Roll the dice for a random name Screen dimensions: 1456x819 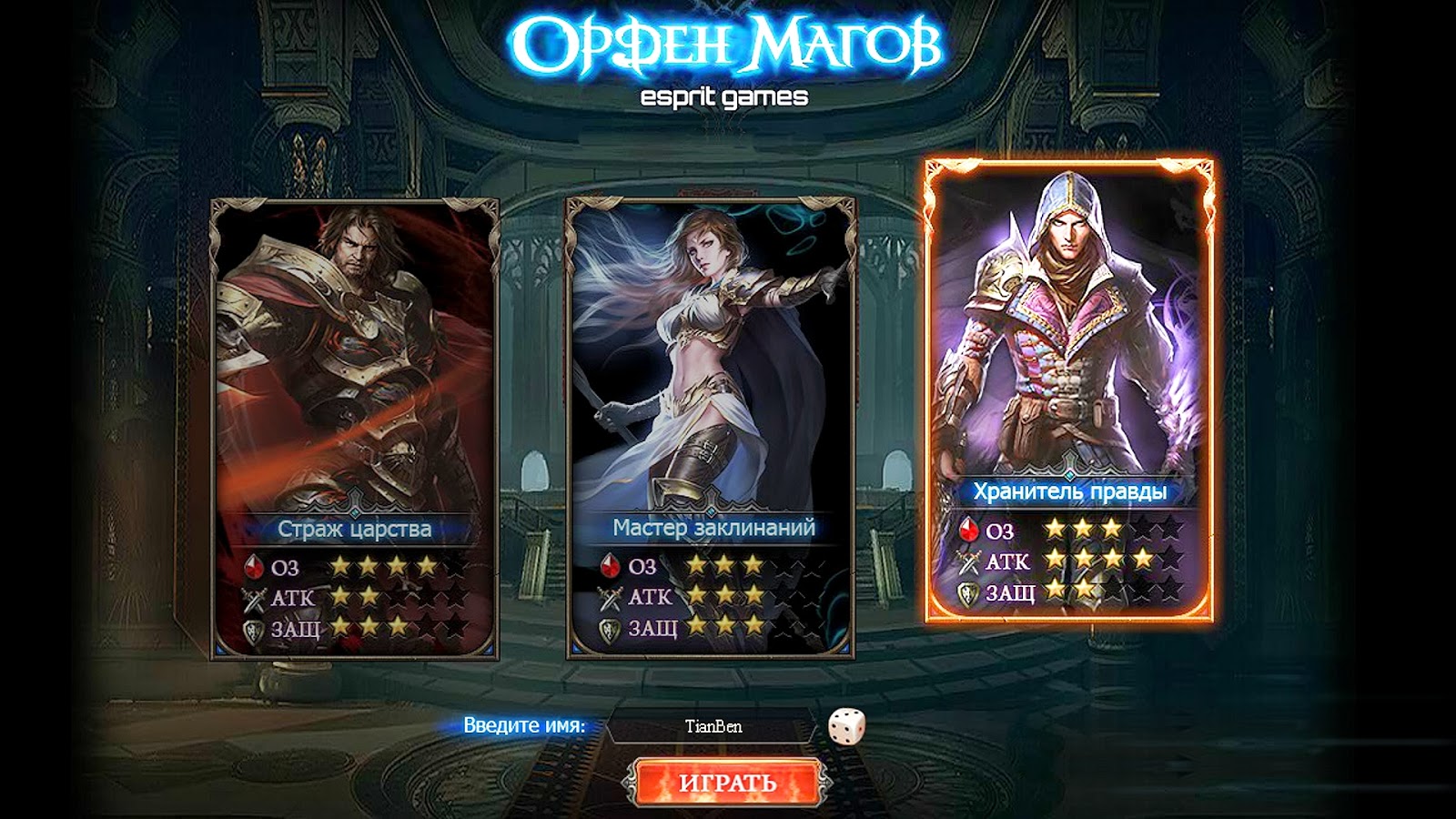coord(846,726)
